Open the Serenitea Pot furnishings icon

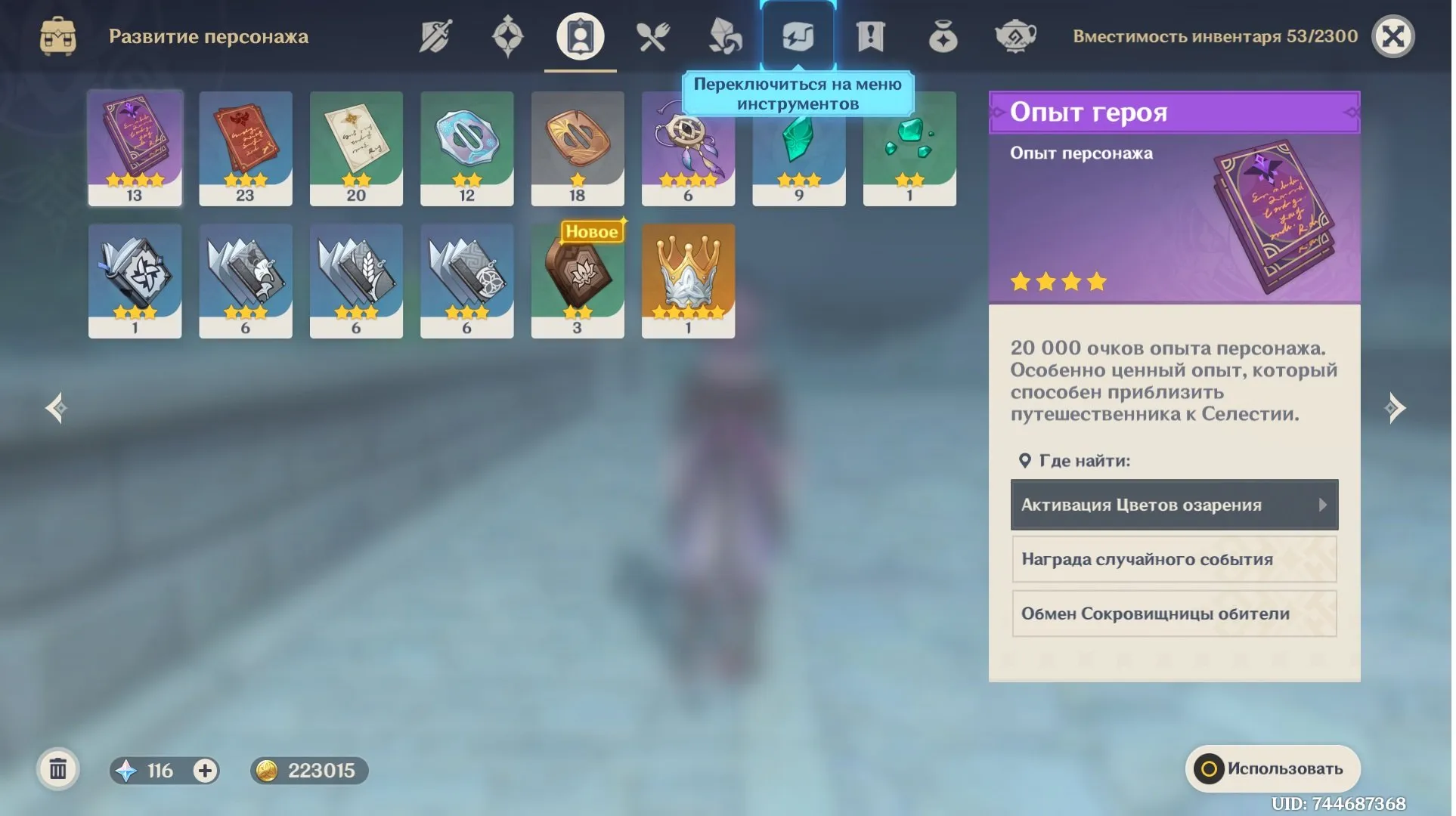pyautogui.click(x=1015, y=36)
